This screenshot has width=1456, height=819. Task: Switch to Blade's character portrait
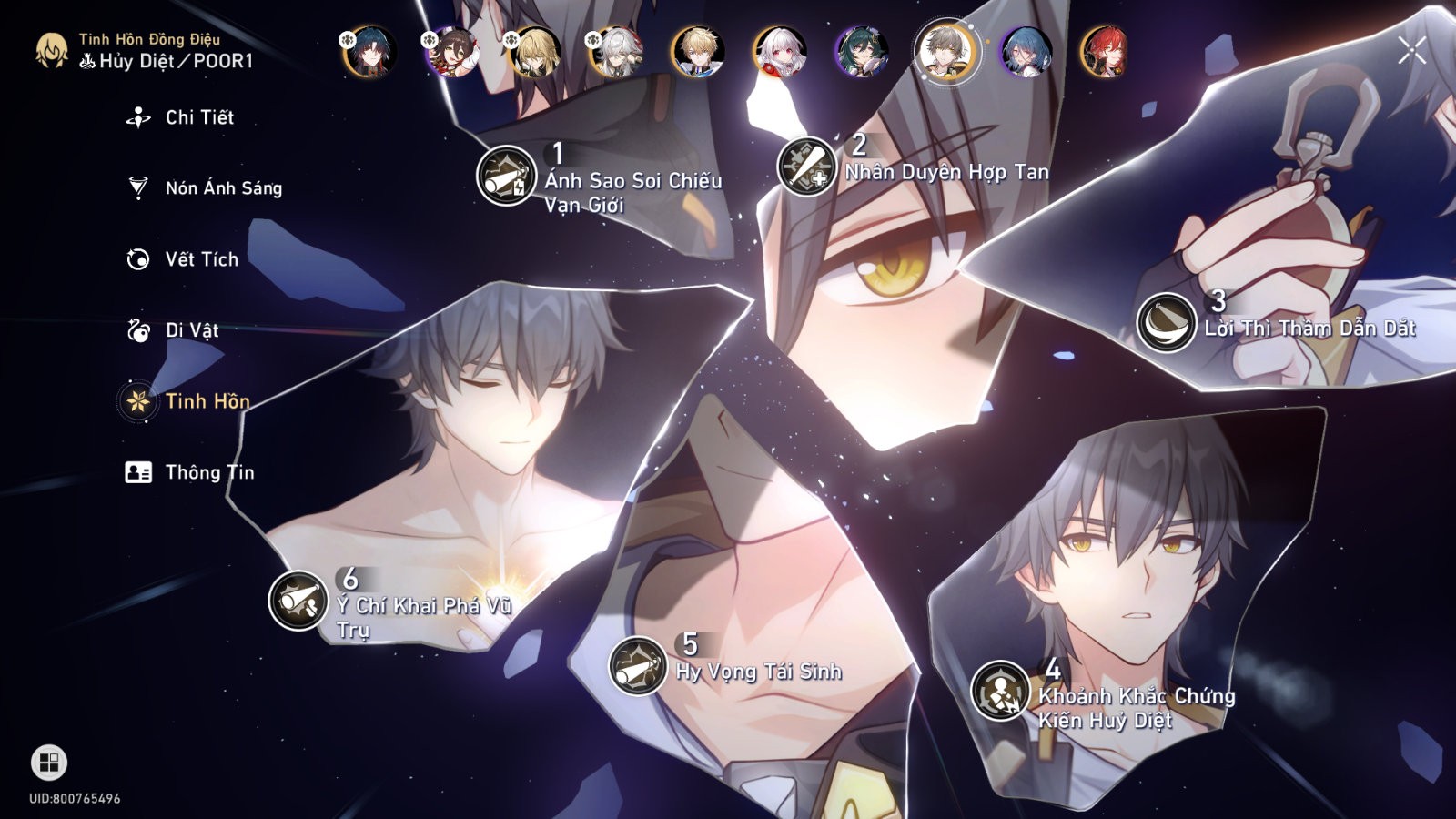click(x=369, y=51)
